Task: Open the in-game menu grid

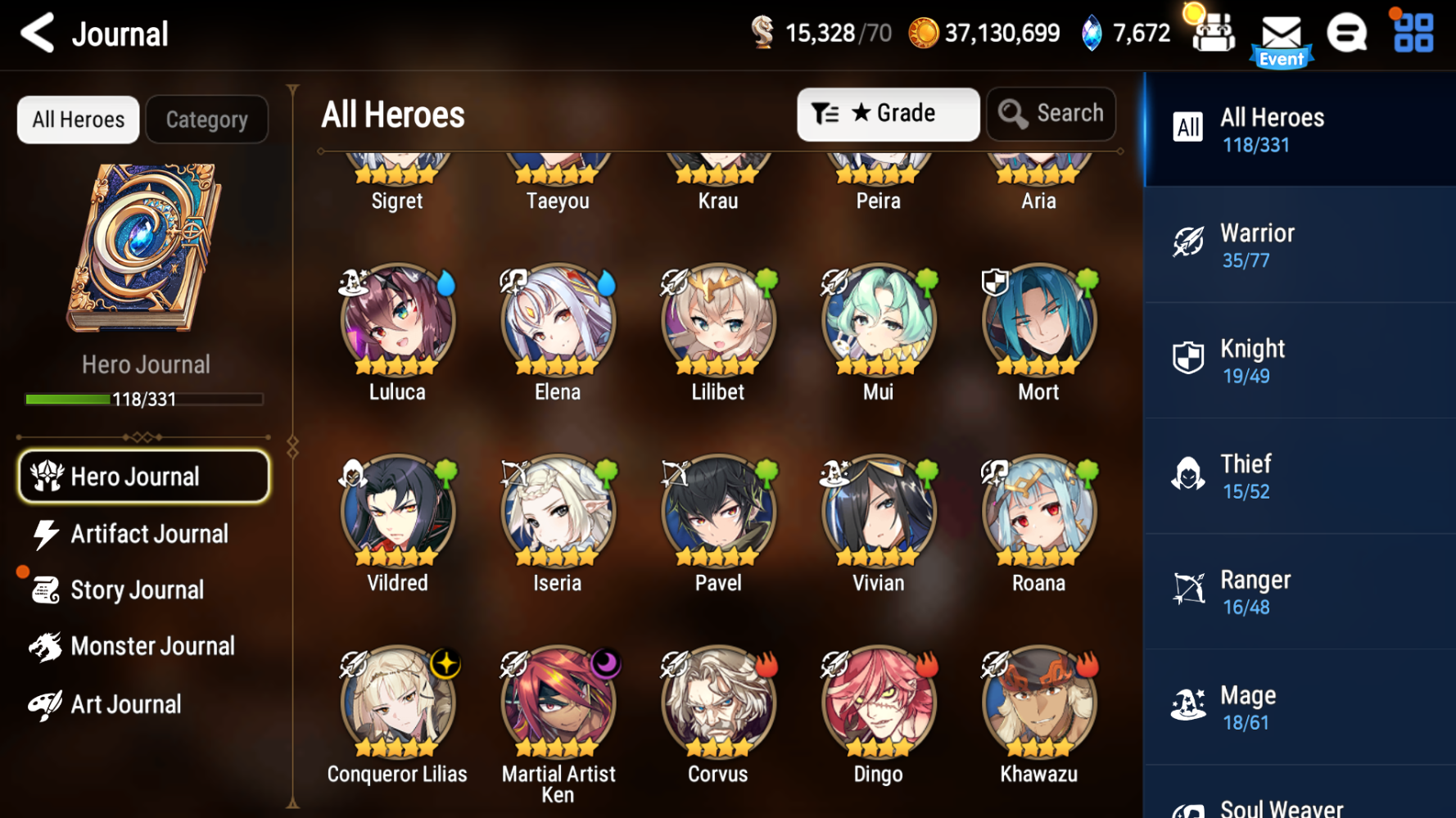Action: click(x=1410, y=34)
